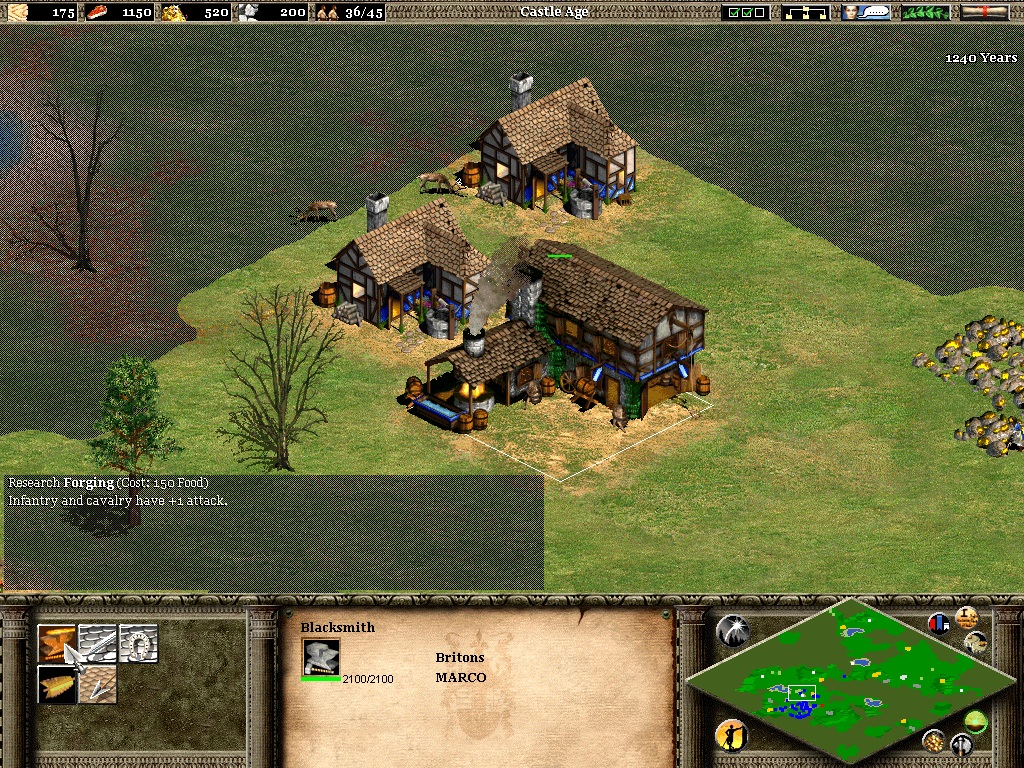Open the technology tree button

click(805, 12)
